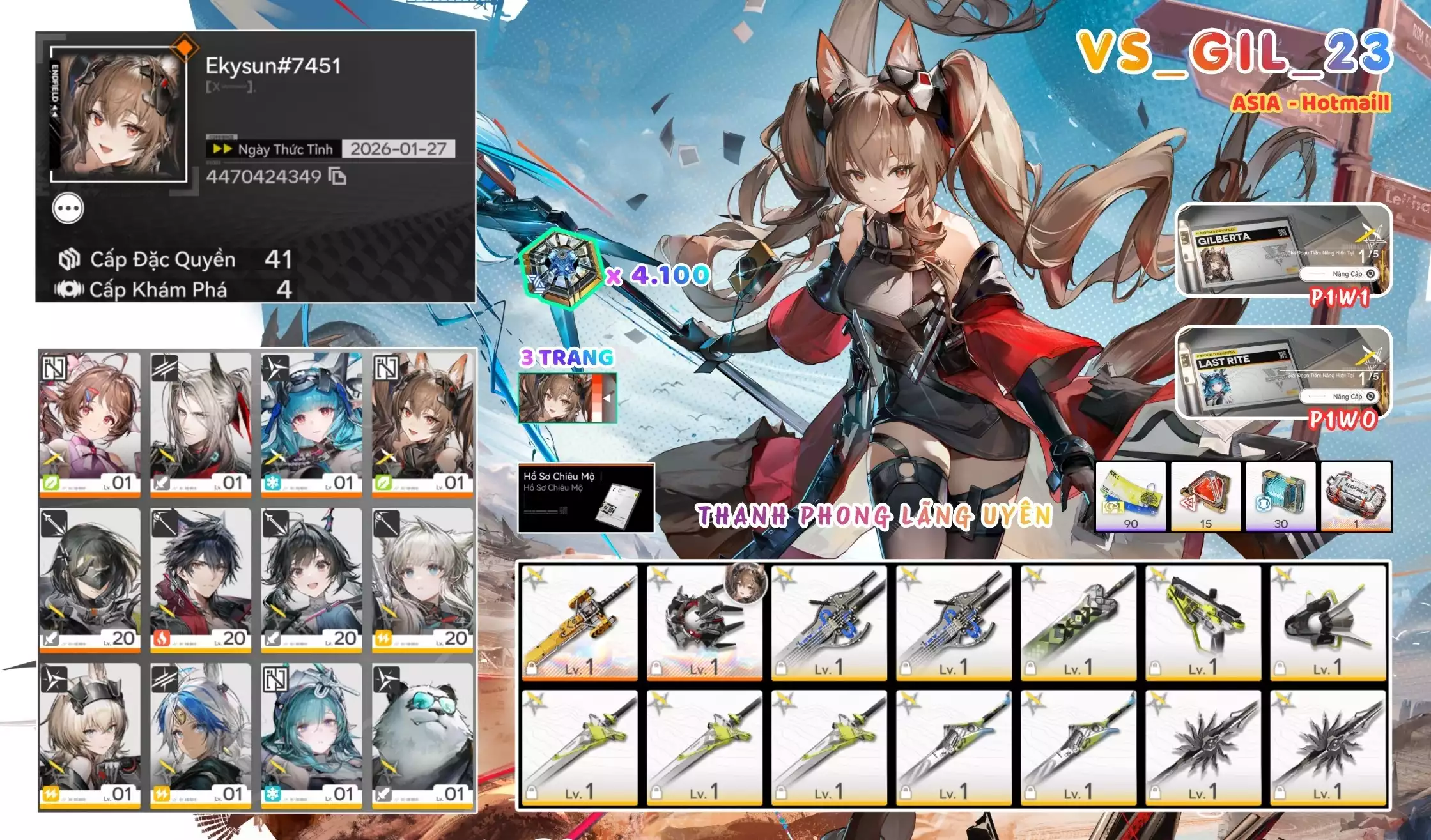The height and width of the screenshot is (840, 1431).
Task: Unlock the Lv.1 claw-shaped weapon
Action: tap(656, 668)
